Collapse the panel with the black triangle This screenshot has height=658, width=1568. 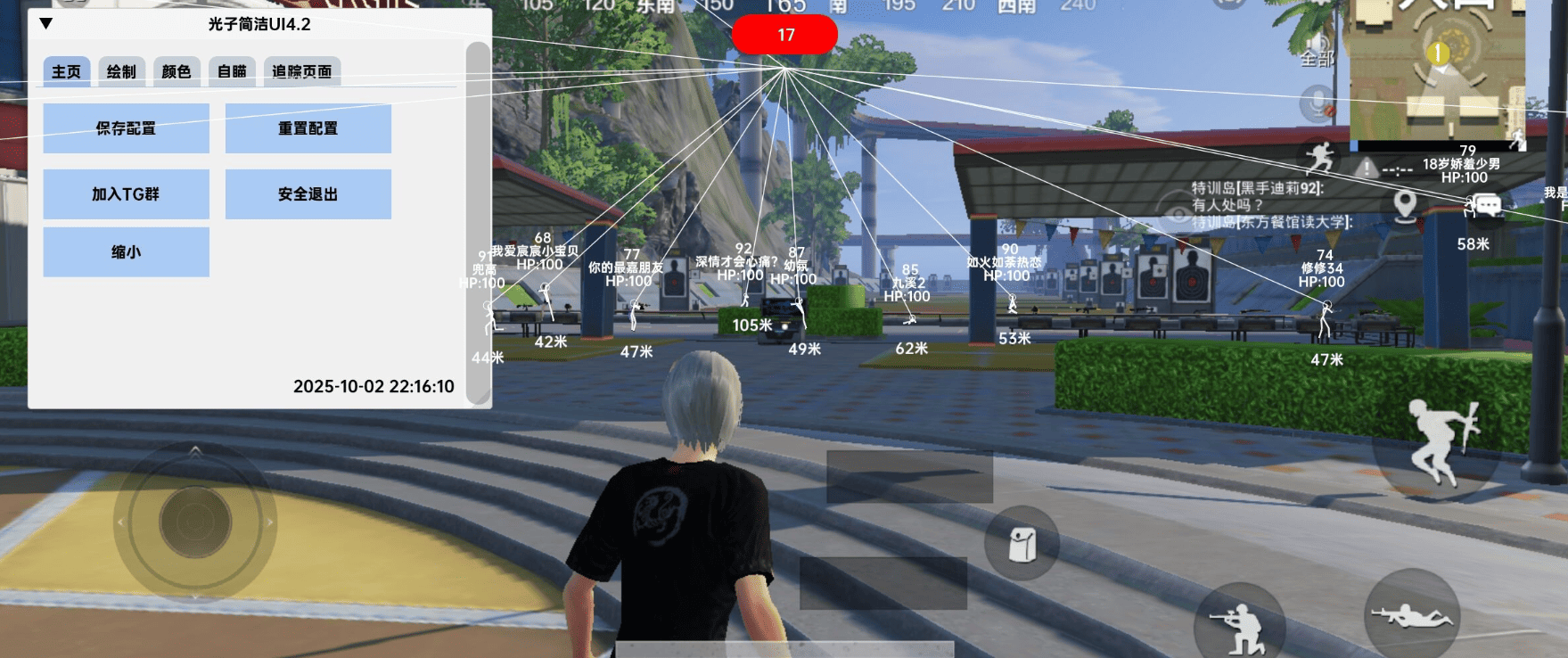46,24
